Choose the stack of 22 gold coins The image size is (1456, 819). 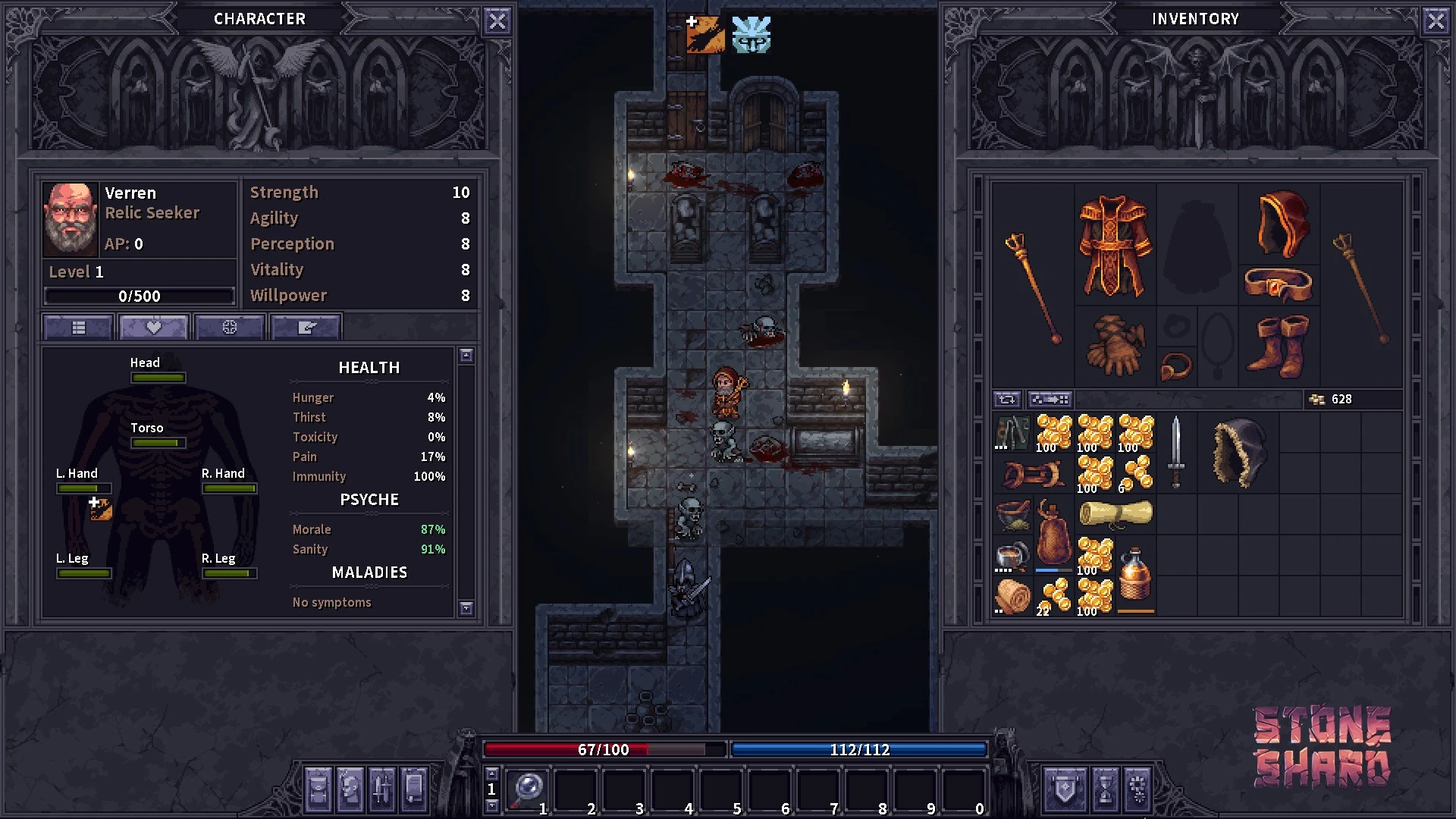click(x=1053, y=595)
